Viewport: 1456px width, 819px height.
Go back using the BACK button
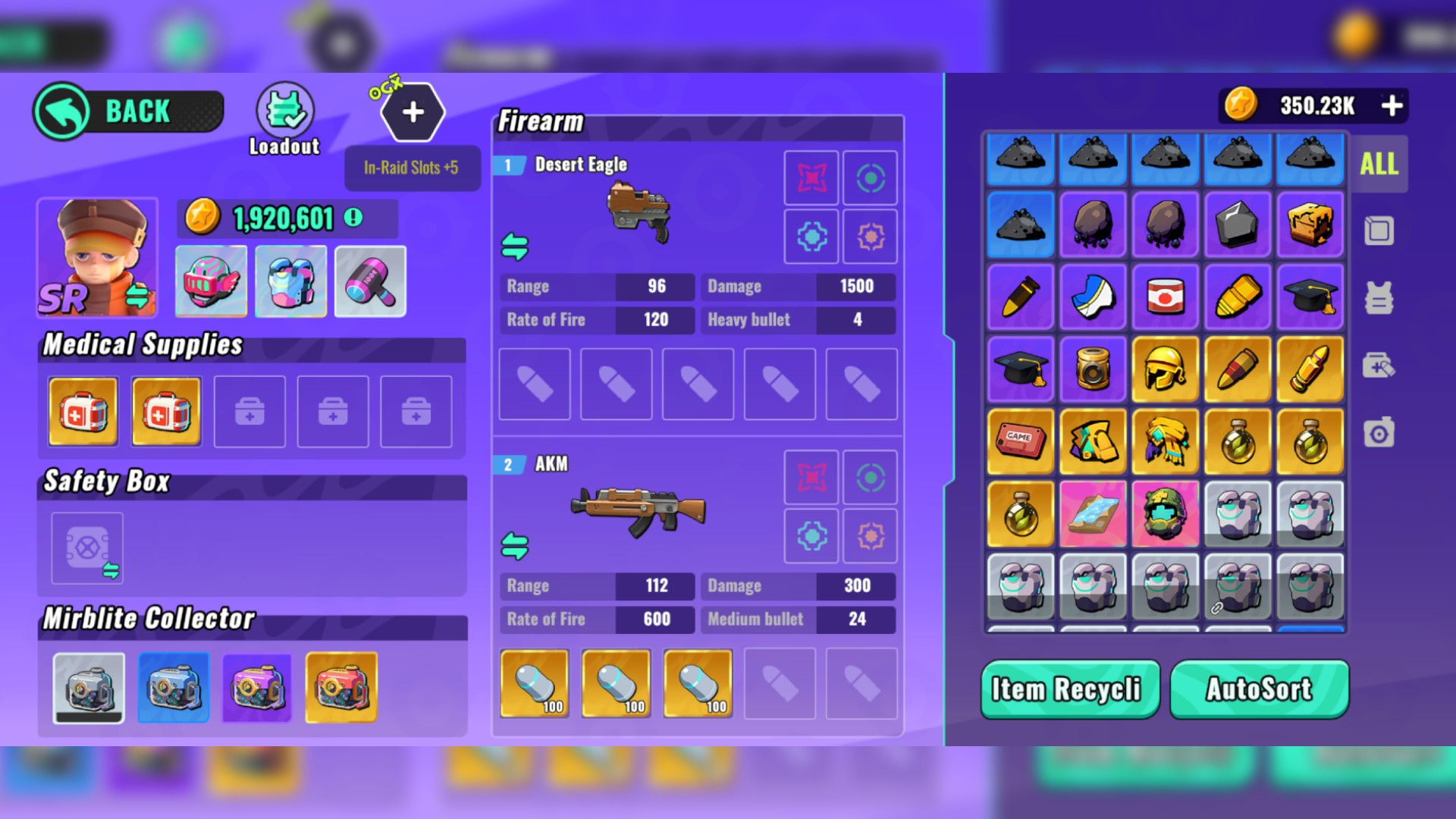(x=129, y=111)
